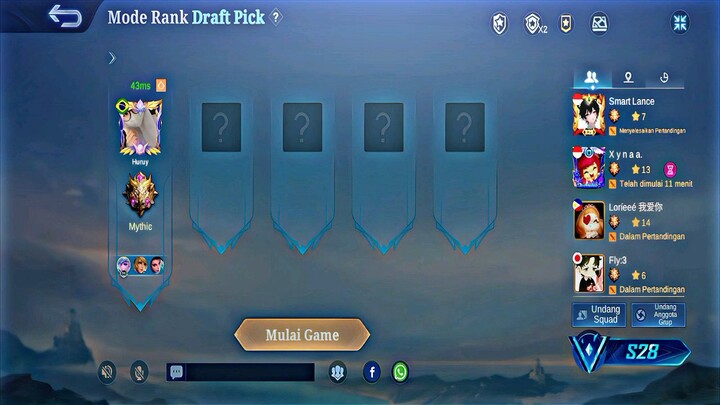Image resolution: width=720 pixels, height=405 pixels.
Task: Toggle the microphone icon
Action: click(x=139, y=372)
